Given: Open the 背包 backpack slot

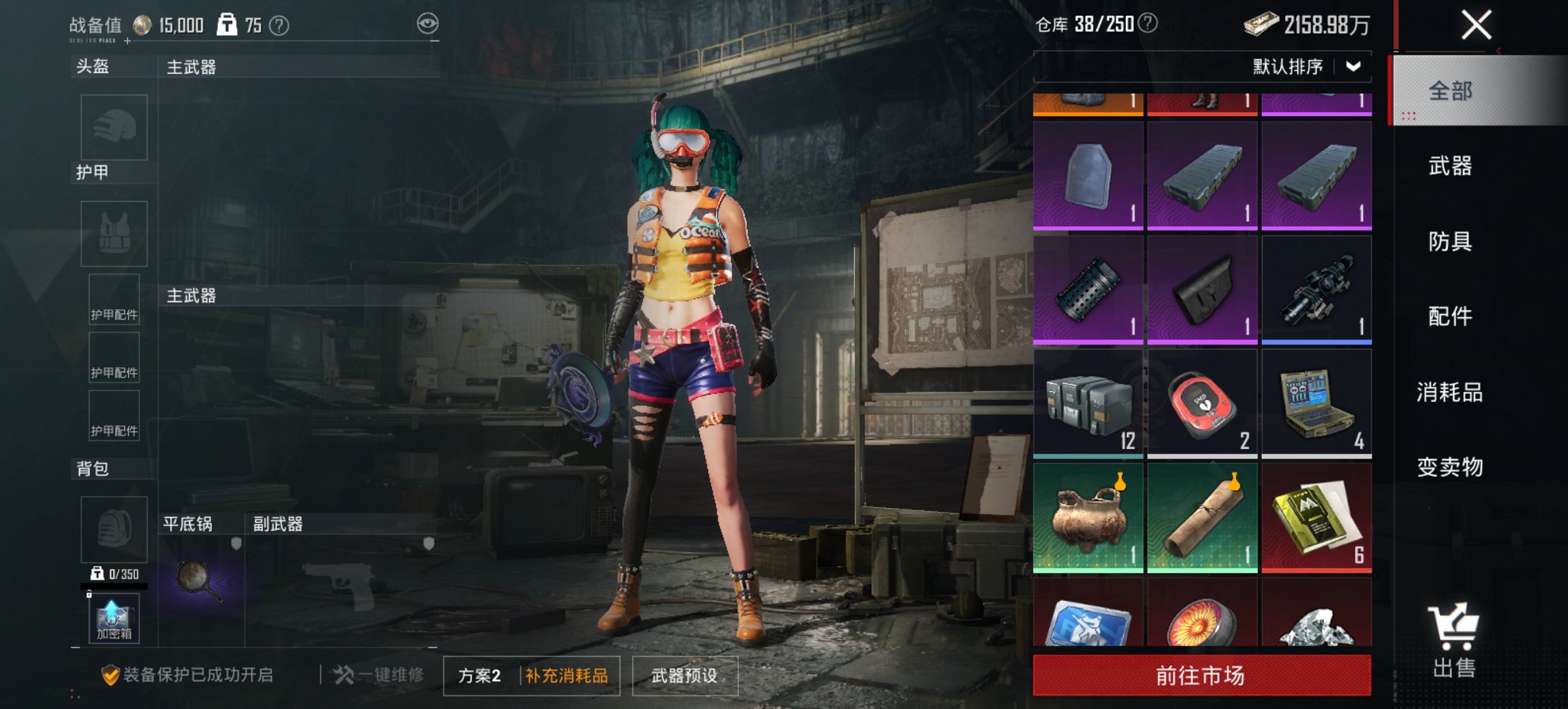Looking at the screenshot, I should click(x=113, y=530).
